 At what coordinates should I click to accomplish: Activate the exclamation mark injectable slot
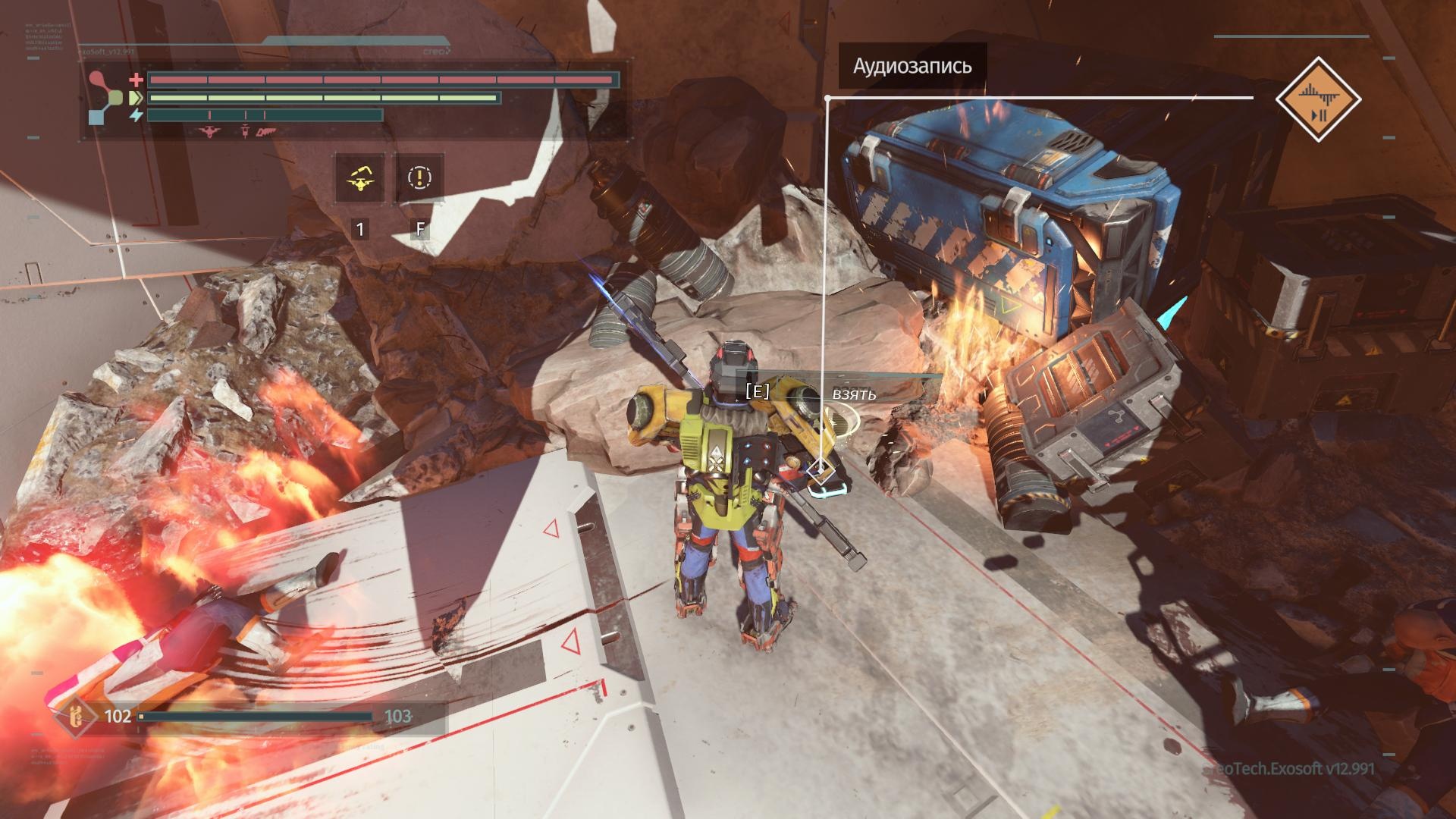[x=419, y=178]
